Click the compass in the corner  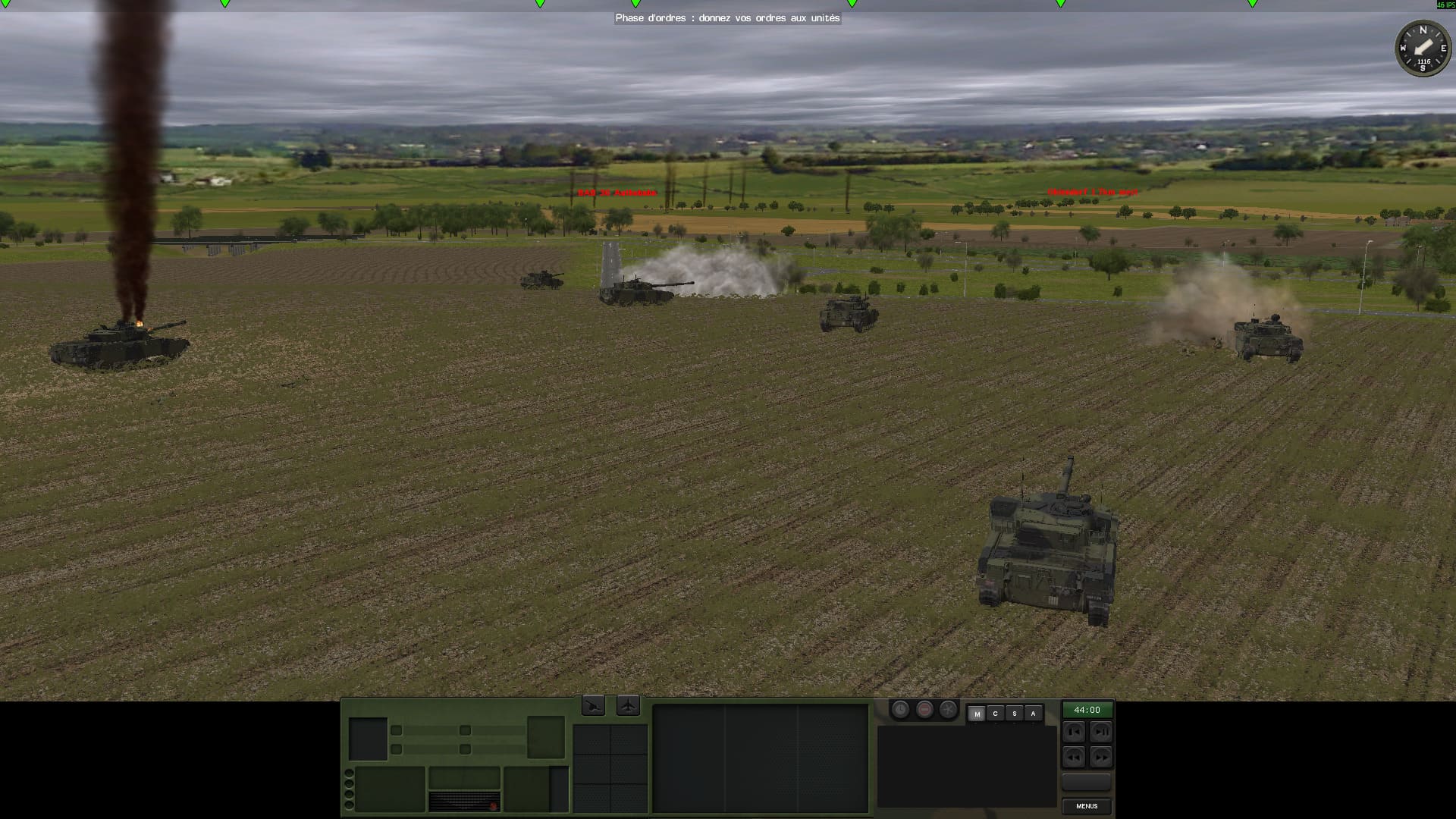1423,49
